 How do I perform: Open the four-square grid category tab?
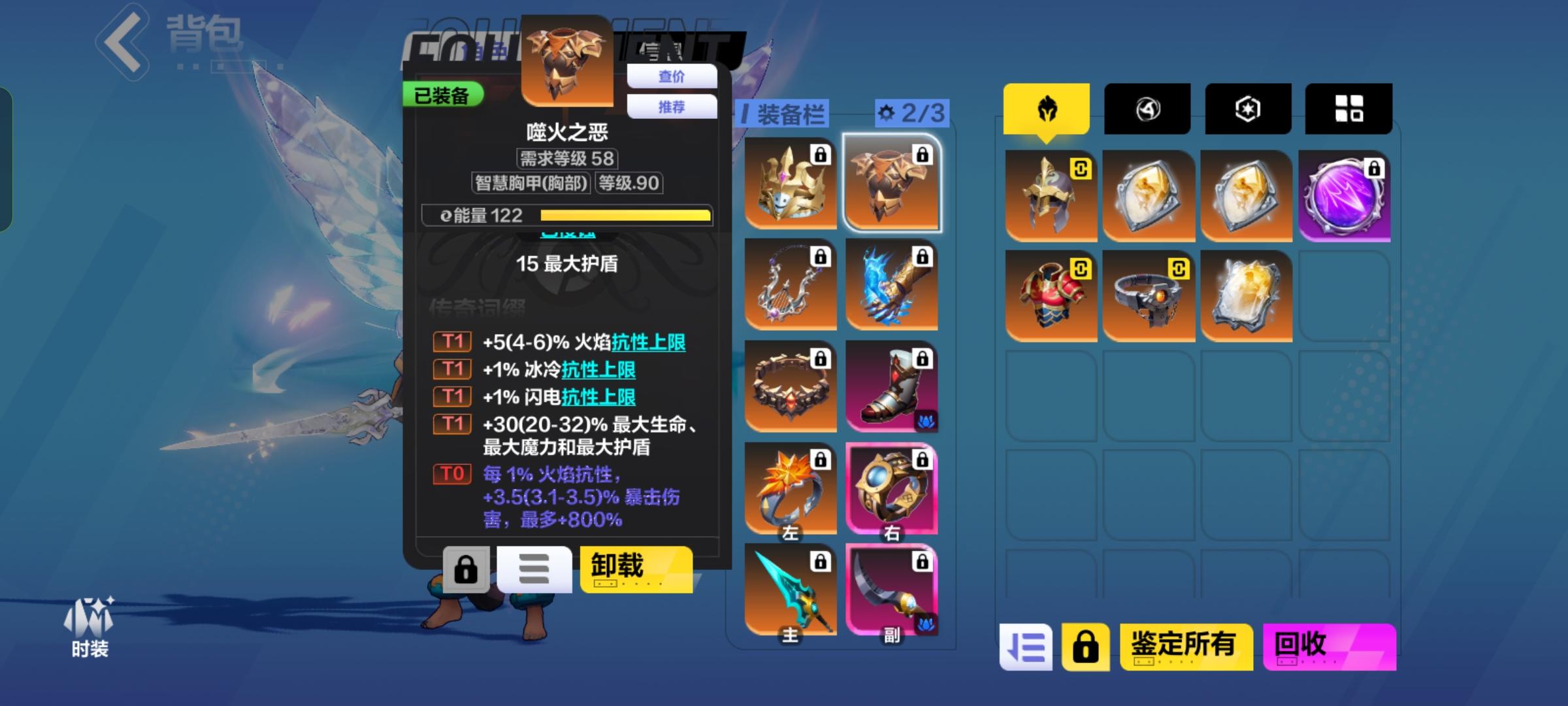click(1348, 108)
